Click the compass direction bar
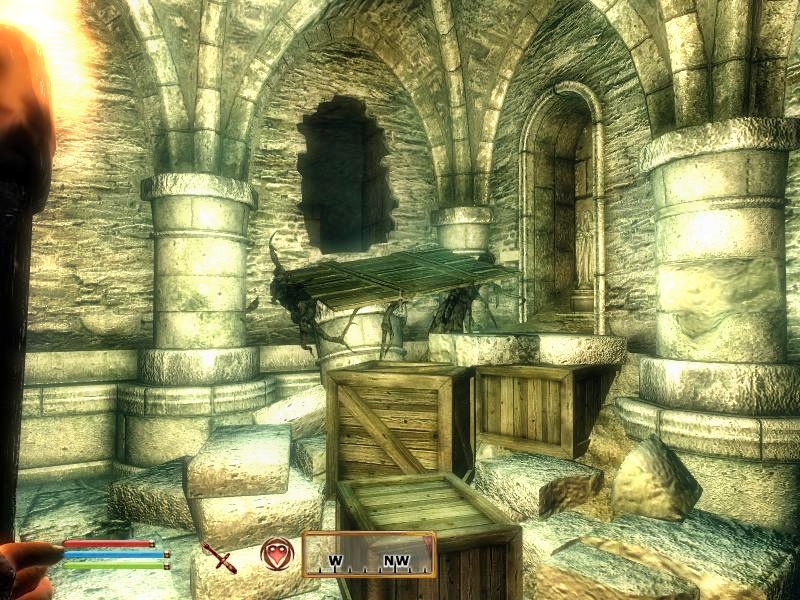 click(369, 555)
